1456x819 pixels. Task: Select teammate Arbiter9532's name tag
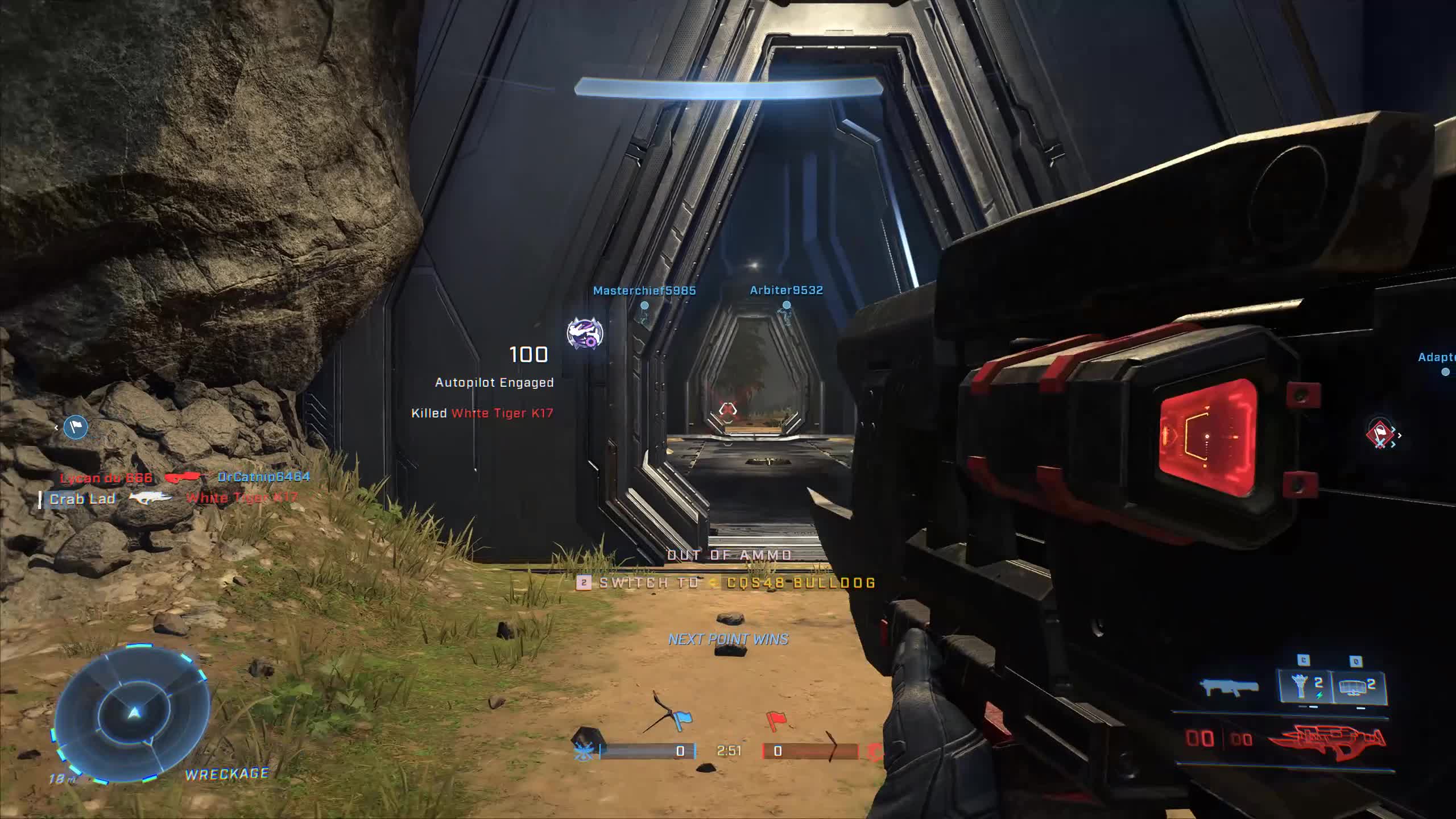pyautogui.click(x=786, y=290)
